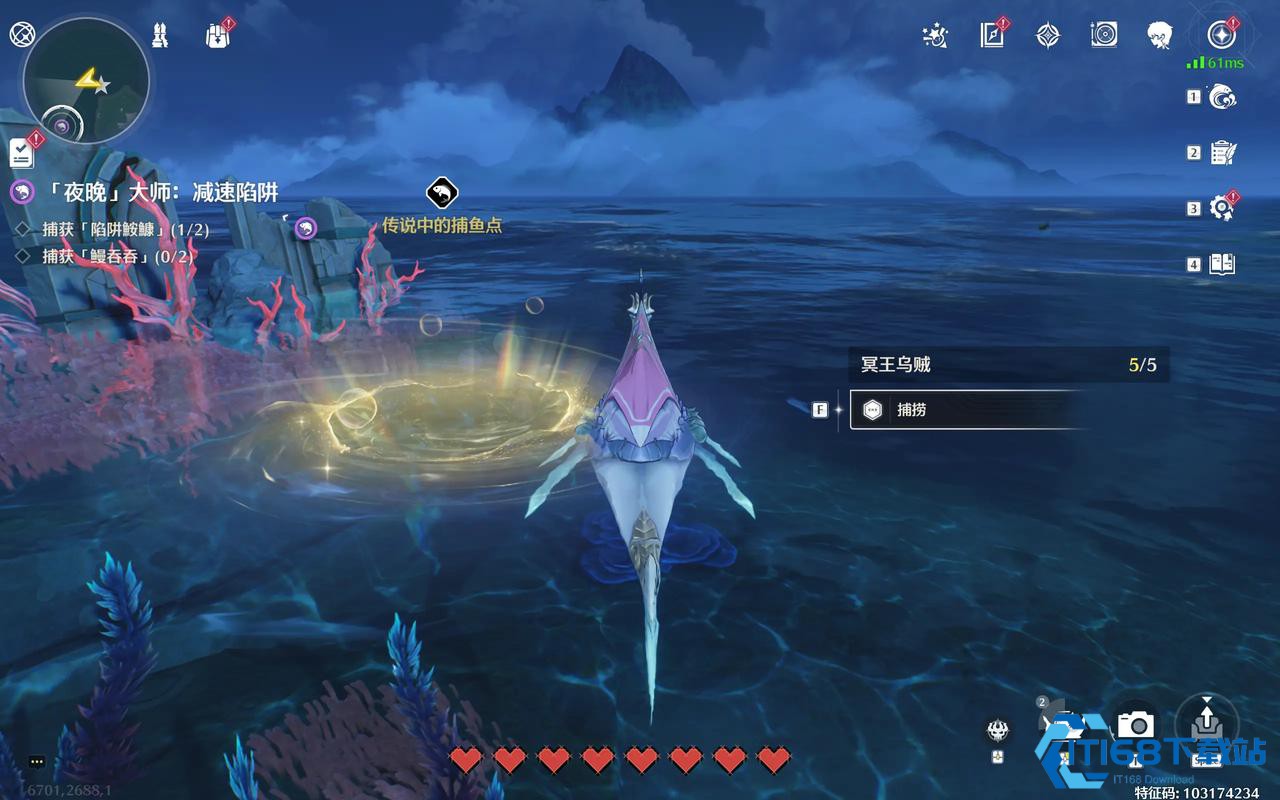Open the character head profile icon
This screenshot has width=1280, height=800.
[x=1160, y=35]
